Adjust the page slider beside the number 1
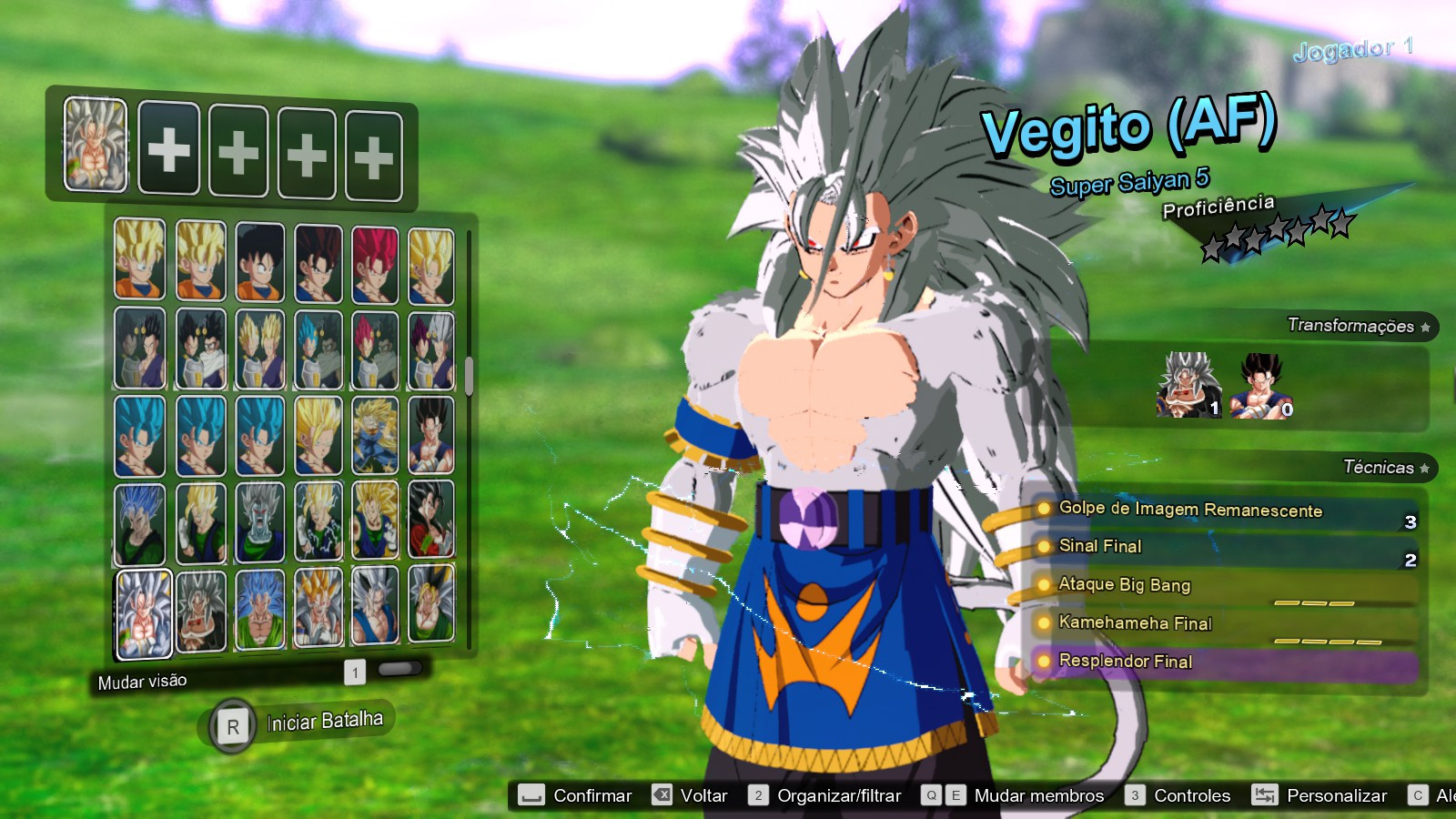1456x819 pixels. (x=399, y=670)
